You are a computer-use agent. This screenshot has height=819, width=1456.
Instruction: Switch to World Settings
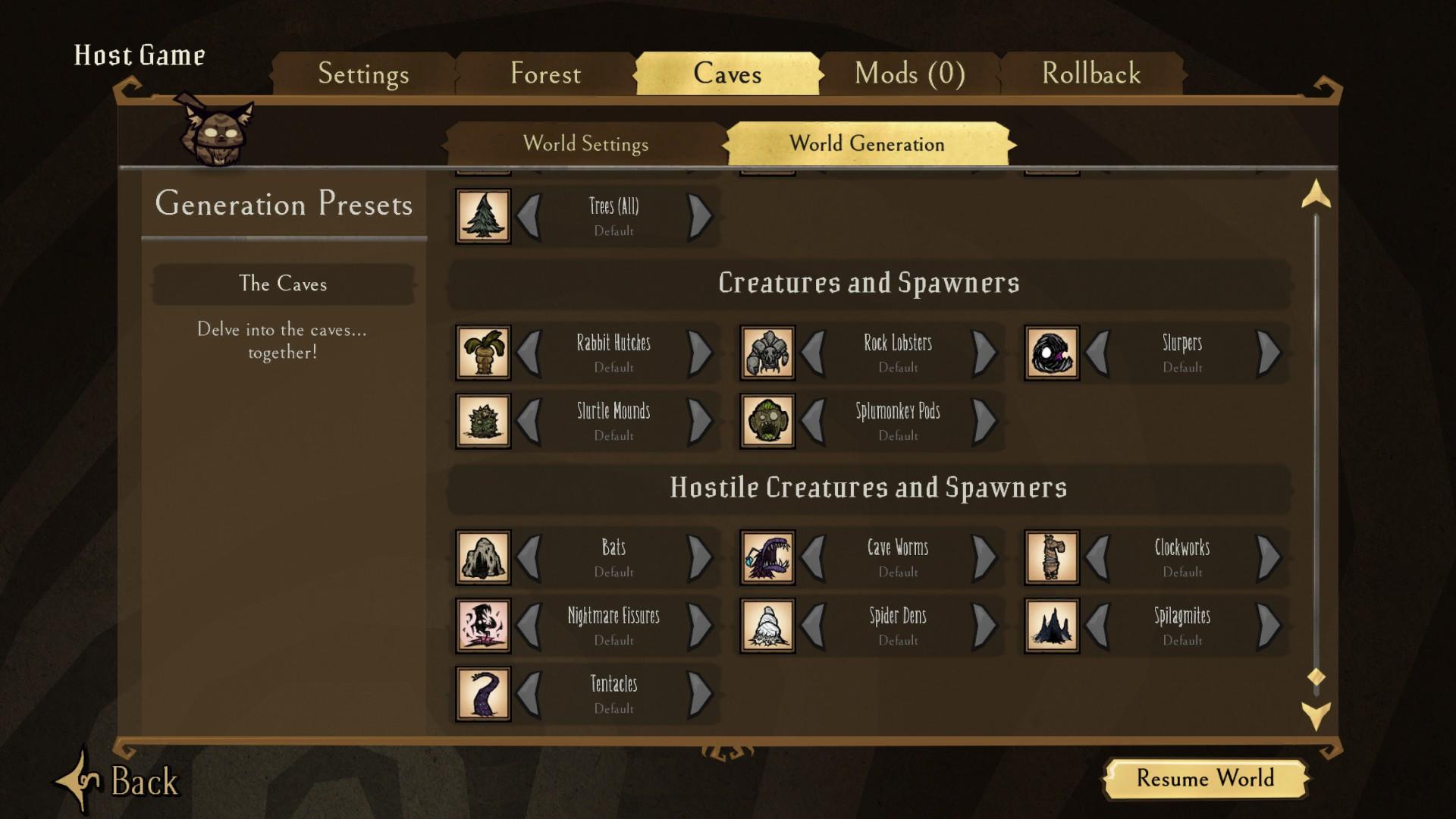(585, 144)
